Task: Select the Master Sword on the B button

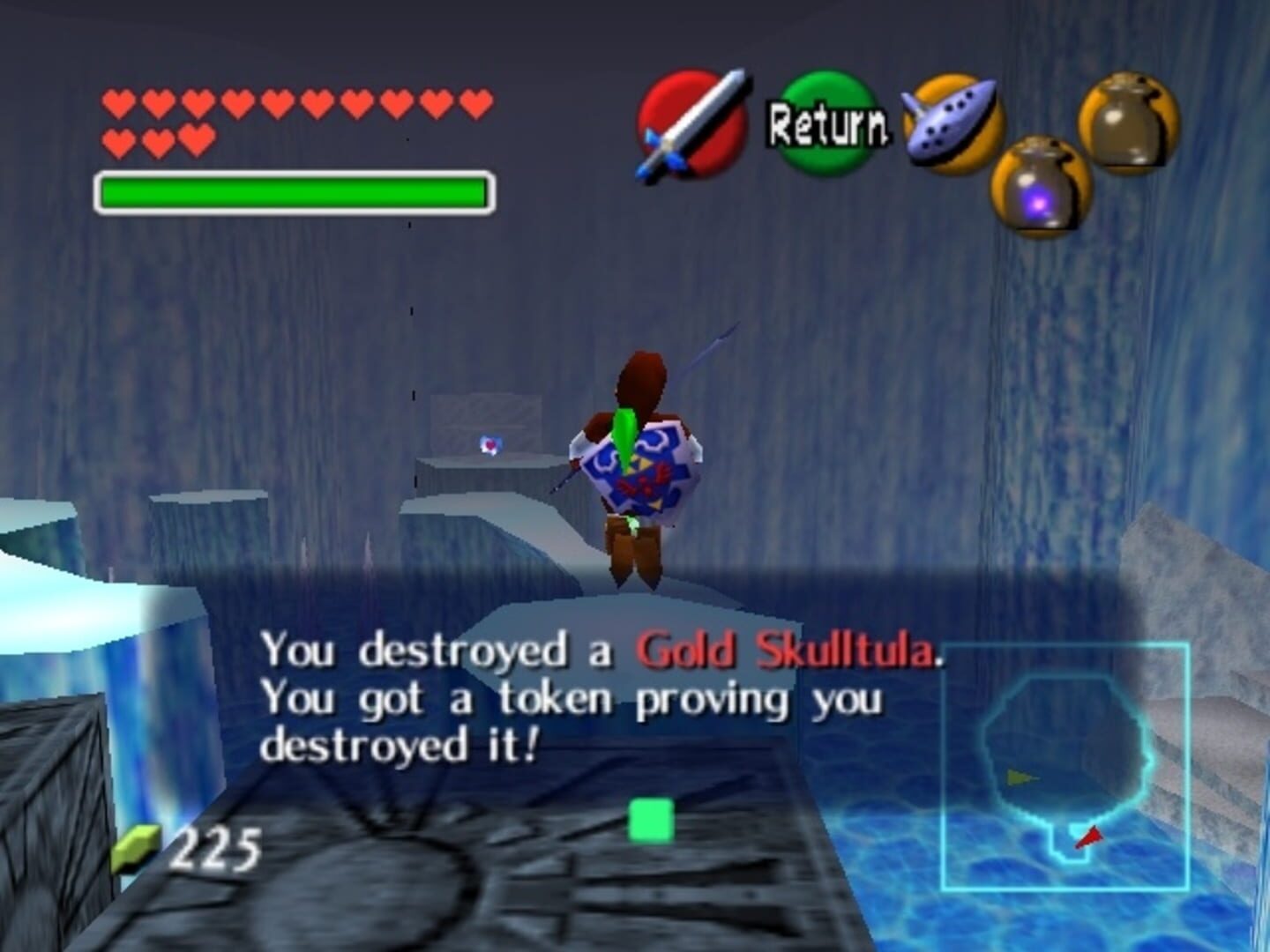Action: click(x=691, y=128)
